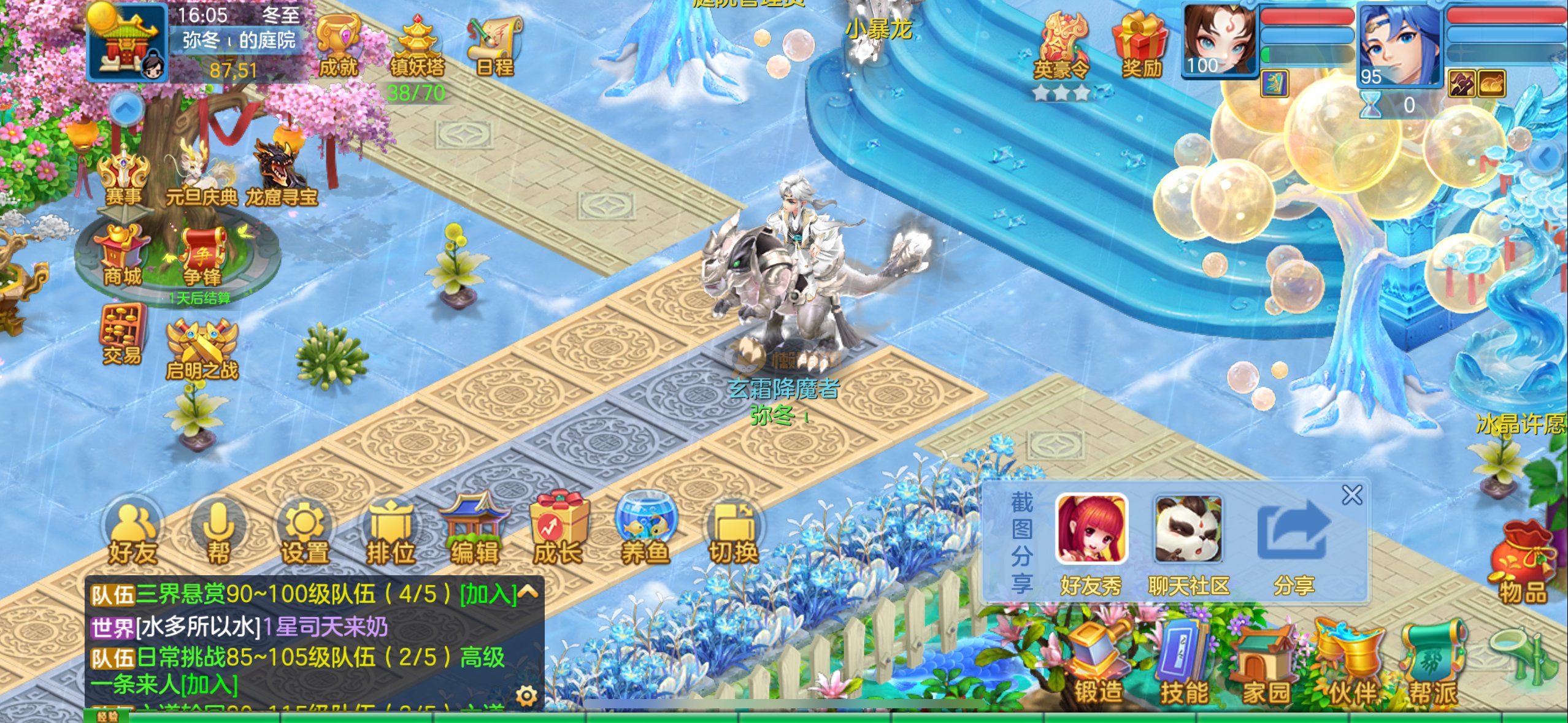
Task: Open the 好友 friends list
Action: (x=133, y=535)
